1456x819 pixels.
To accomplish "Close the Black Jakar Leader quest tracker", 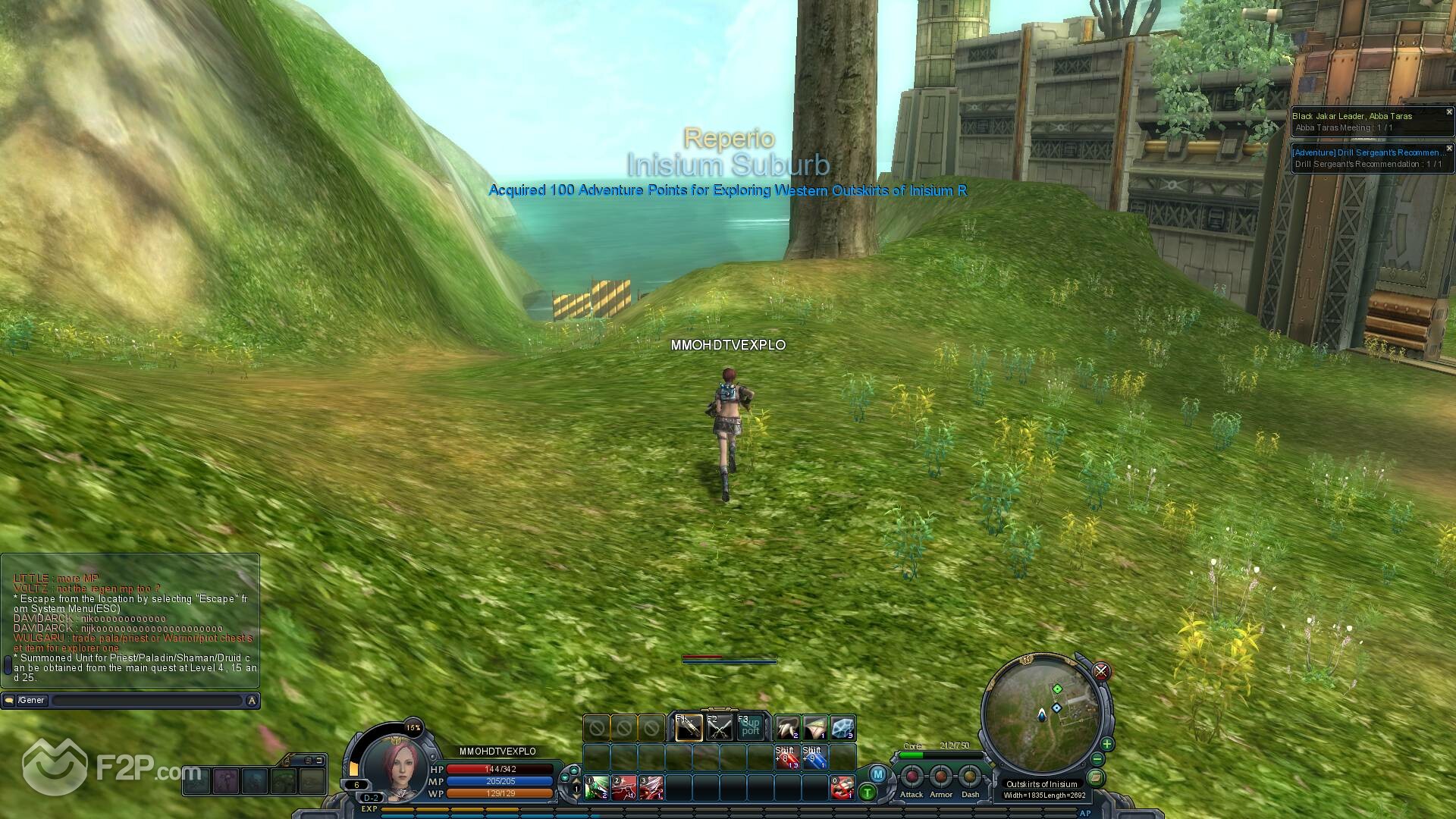I will [1448, 112].
